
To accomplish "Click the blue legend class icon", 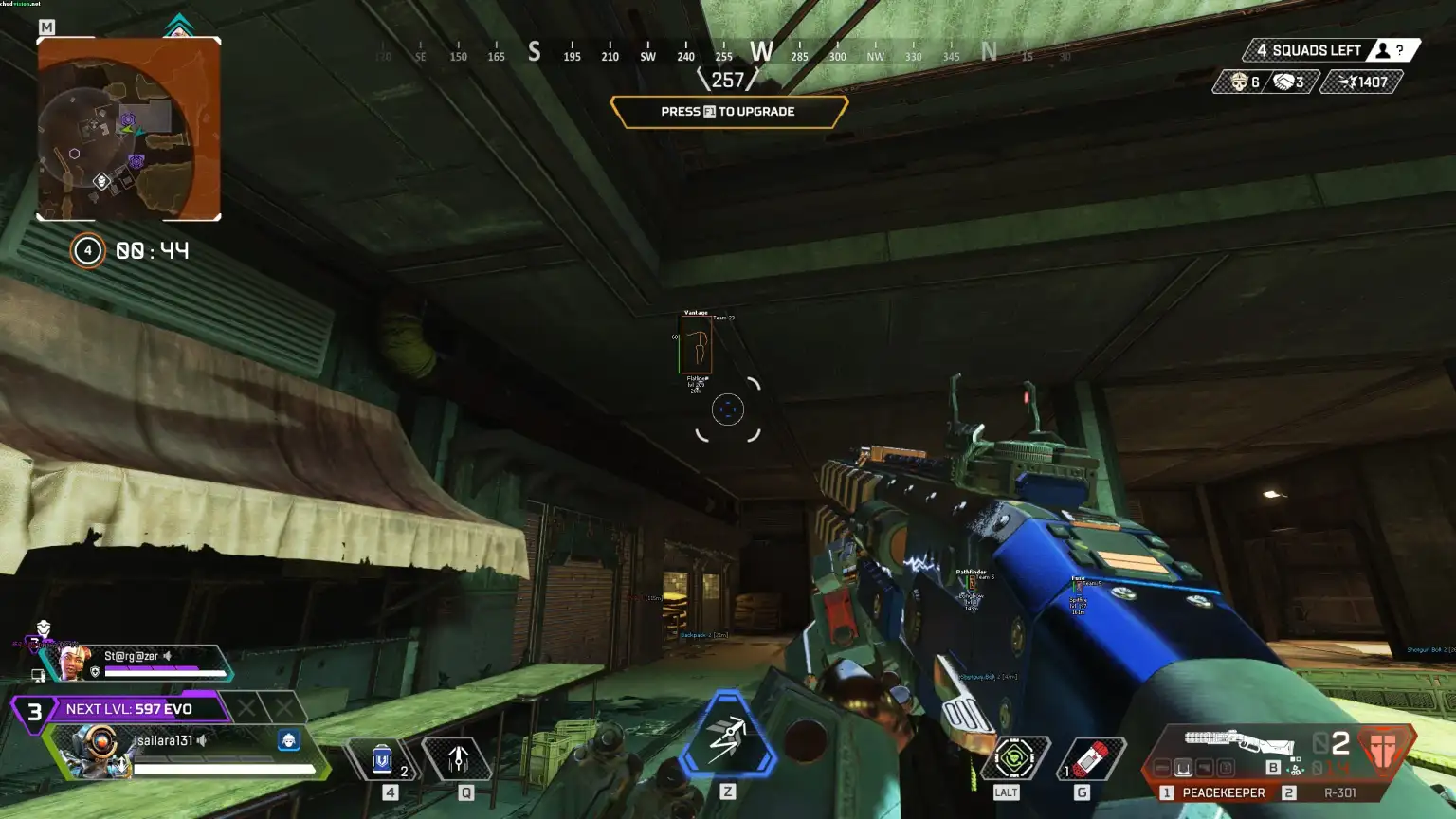I will pos(289,739).
